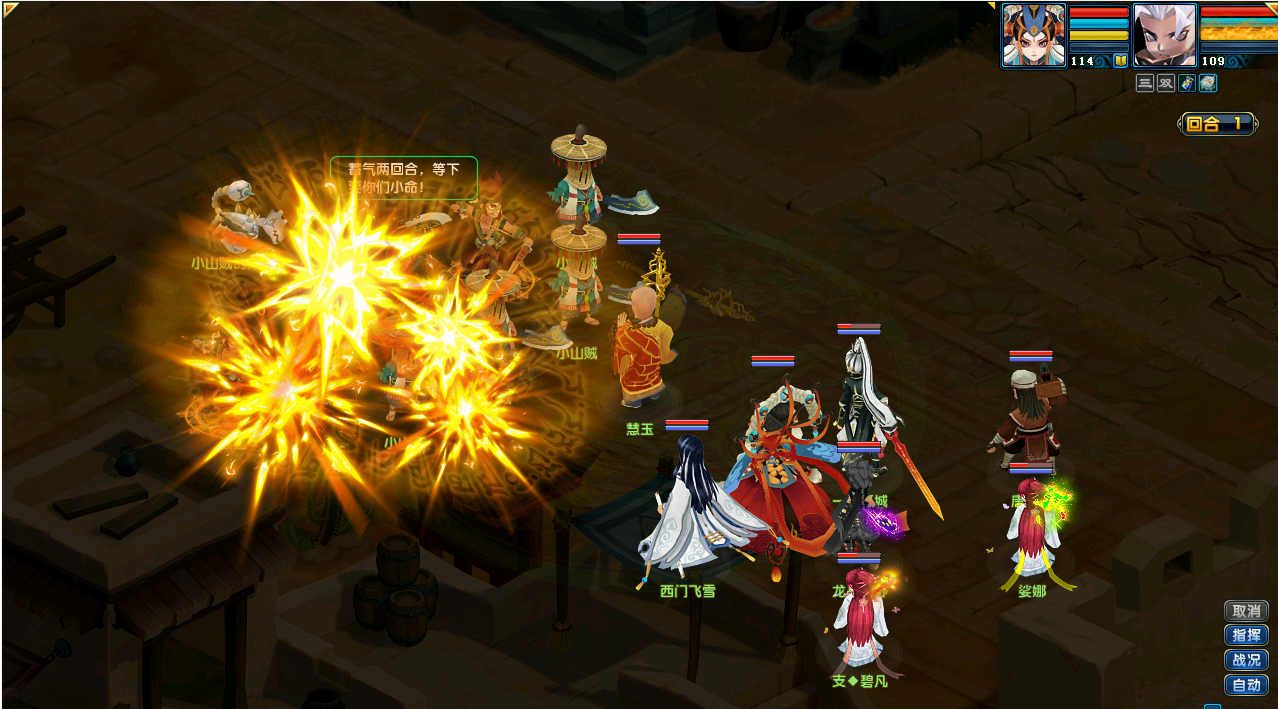Screen dimensions: 1278x709
Task: Click the 双 buff icon
Action: (x=1166, y=83)
